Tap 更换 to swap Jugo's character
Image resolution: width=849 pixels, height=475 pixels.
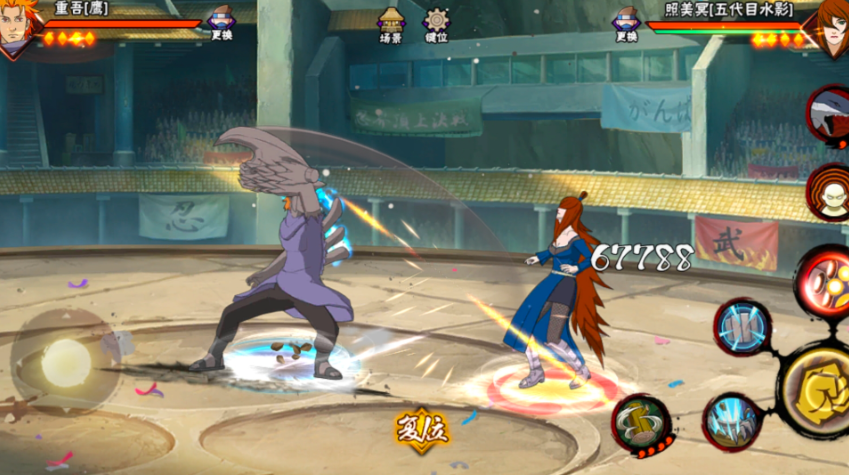tap(221, 23)
